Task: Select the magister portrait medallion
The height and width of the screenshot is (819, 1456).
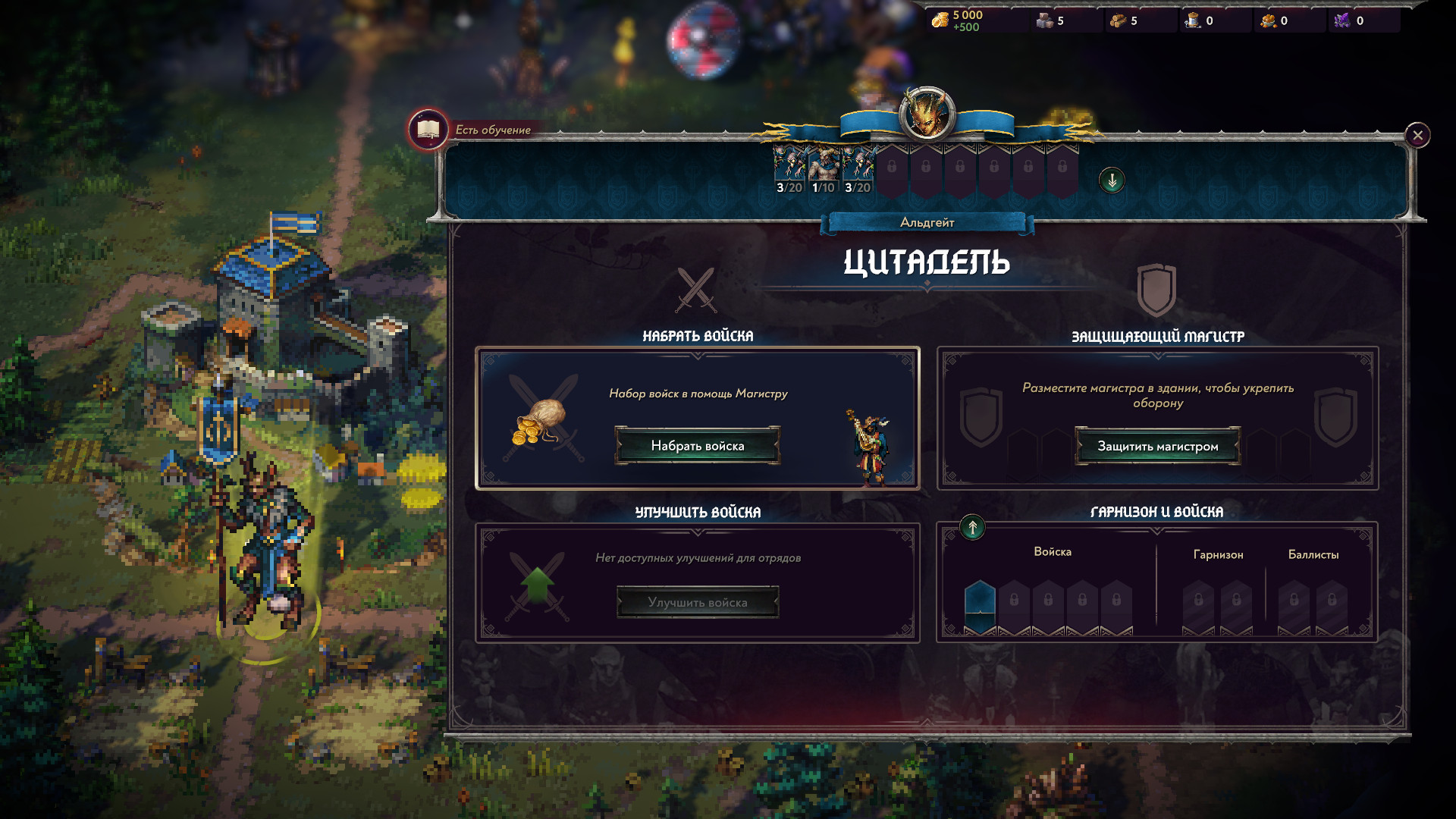Action: point(926,115)
